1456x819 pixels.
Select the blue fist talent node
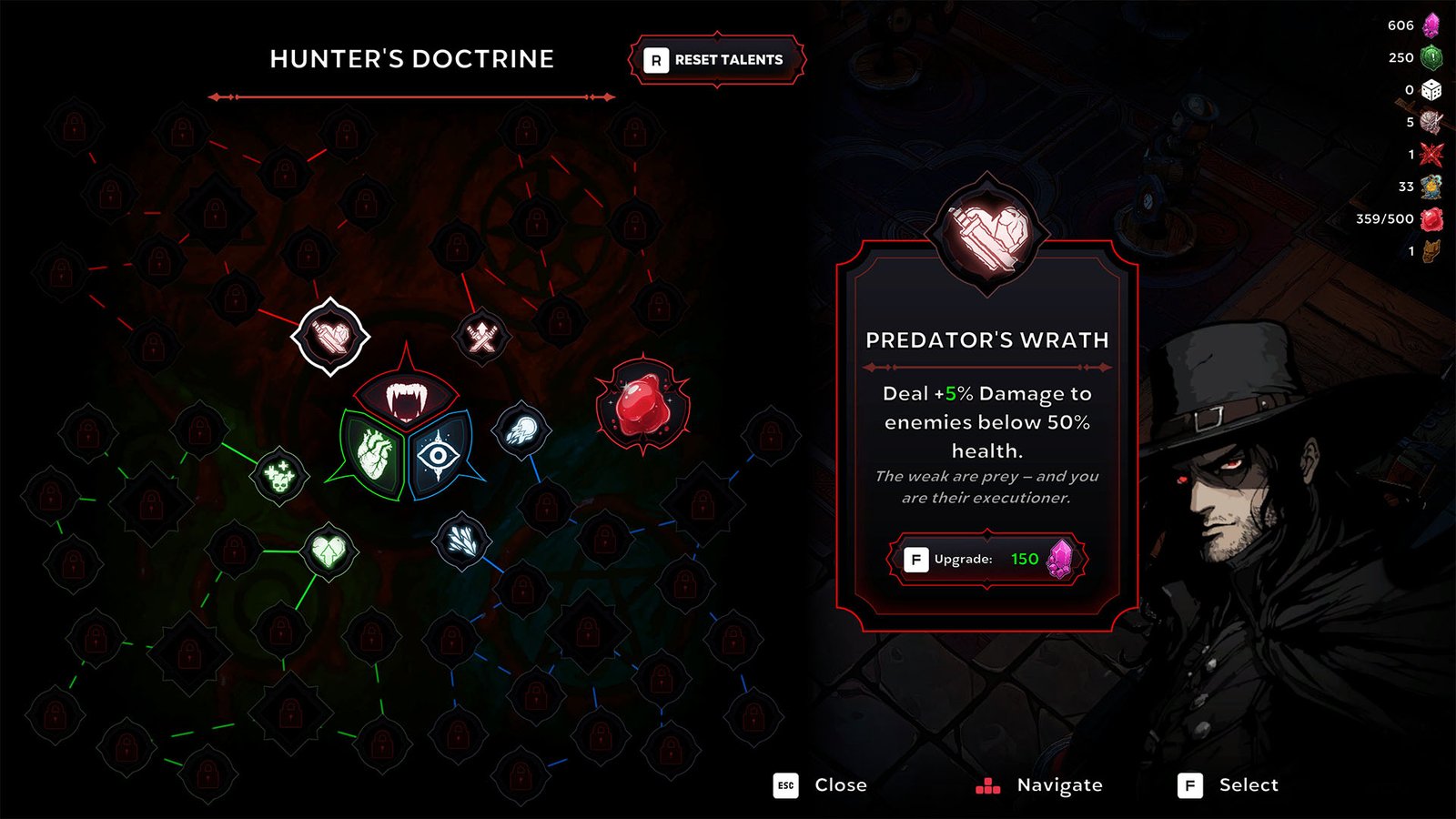pyautogui.click(x=522, y=429)
